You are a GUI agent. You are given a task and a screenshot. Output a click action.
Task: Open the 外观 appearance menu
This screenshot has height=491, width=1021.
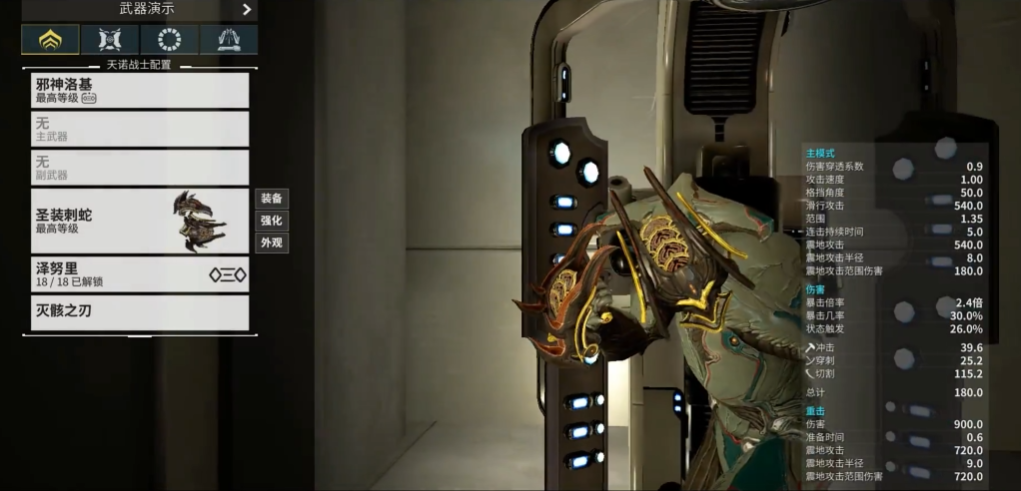tap(271, 243)
